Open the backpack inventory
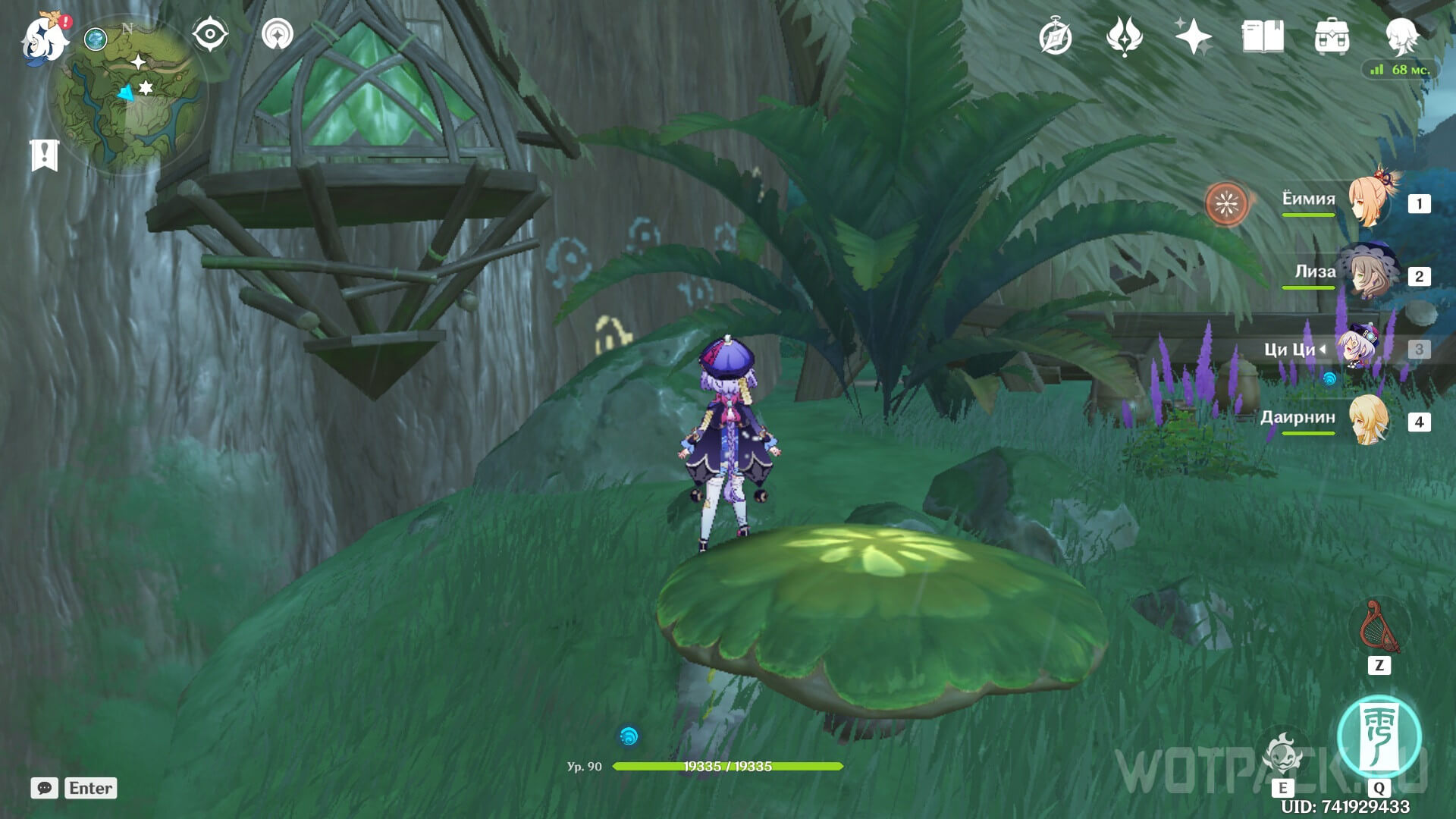Screen dimensions: 1456x819 tap(1332, 36)
